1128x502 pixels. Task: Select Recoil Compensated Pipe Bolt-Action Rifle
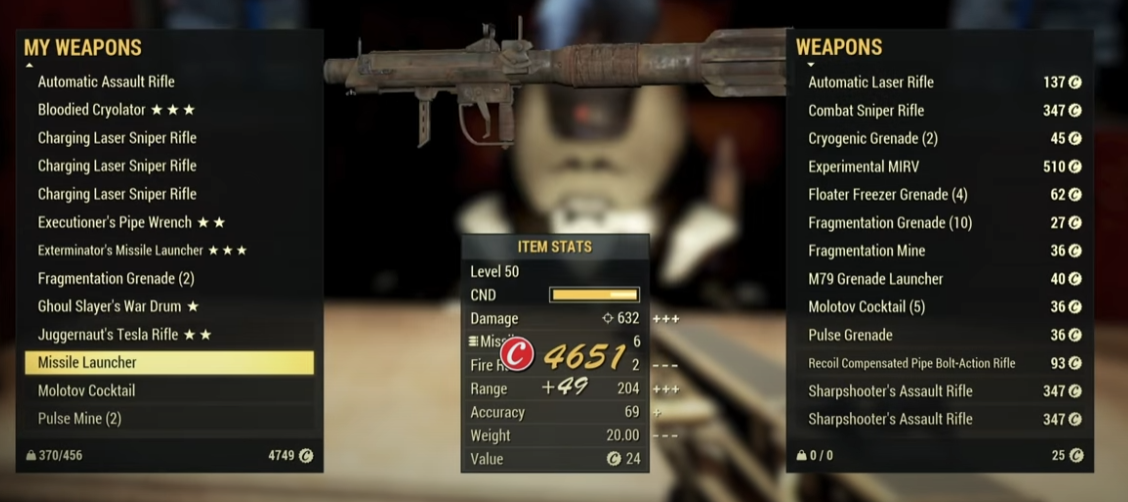click(x=912, y=363)
